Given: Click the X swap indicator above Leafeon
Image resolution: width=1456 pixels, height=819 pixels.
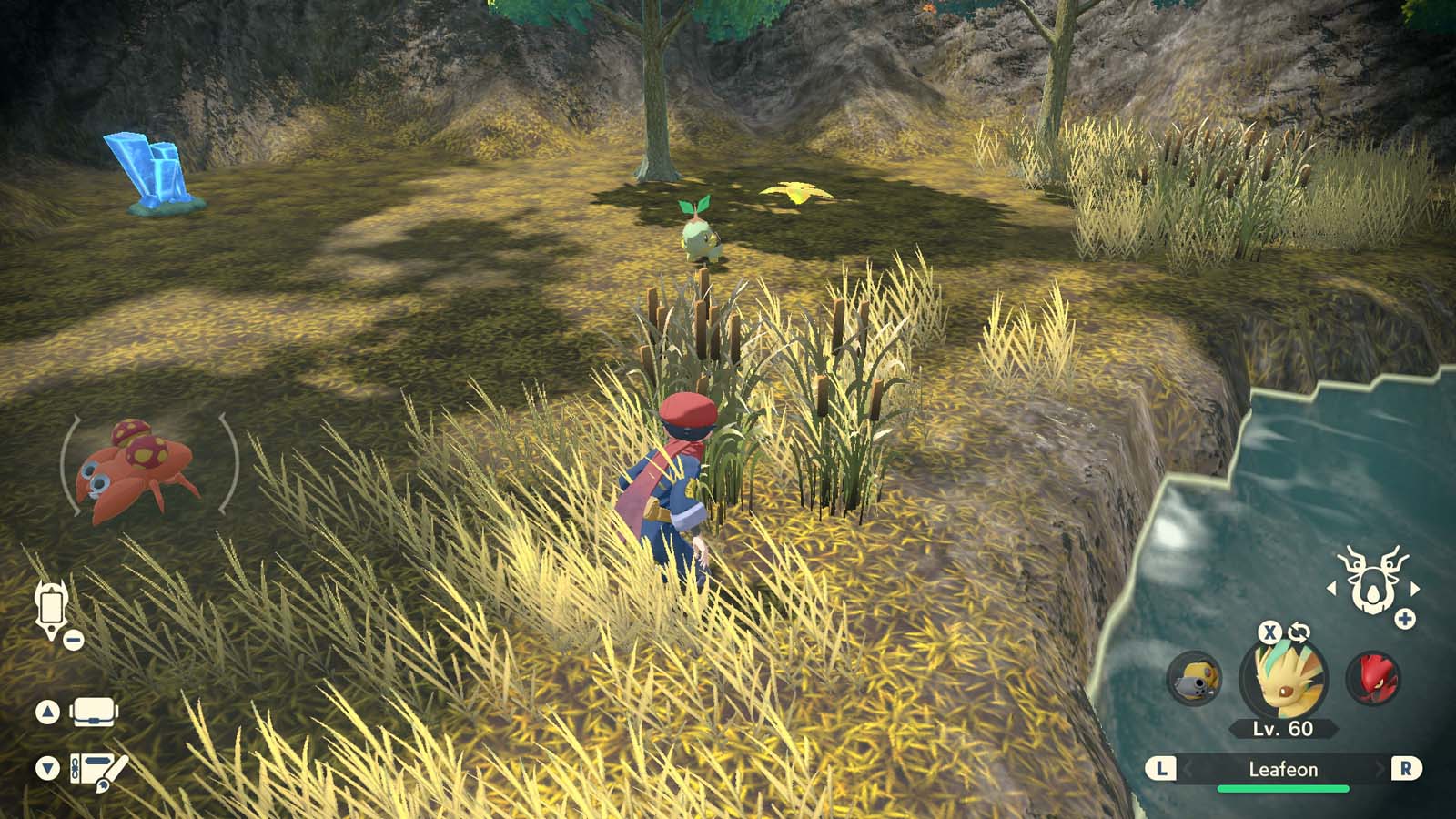Looking at the screenshot, I should (x=1271, y=632).
